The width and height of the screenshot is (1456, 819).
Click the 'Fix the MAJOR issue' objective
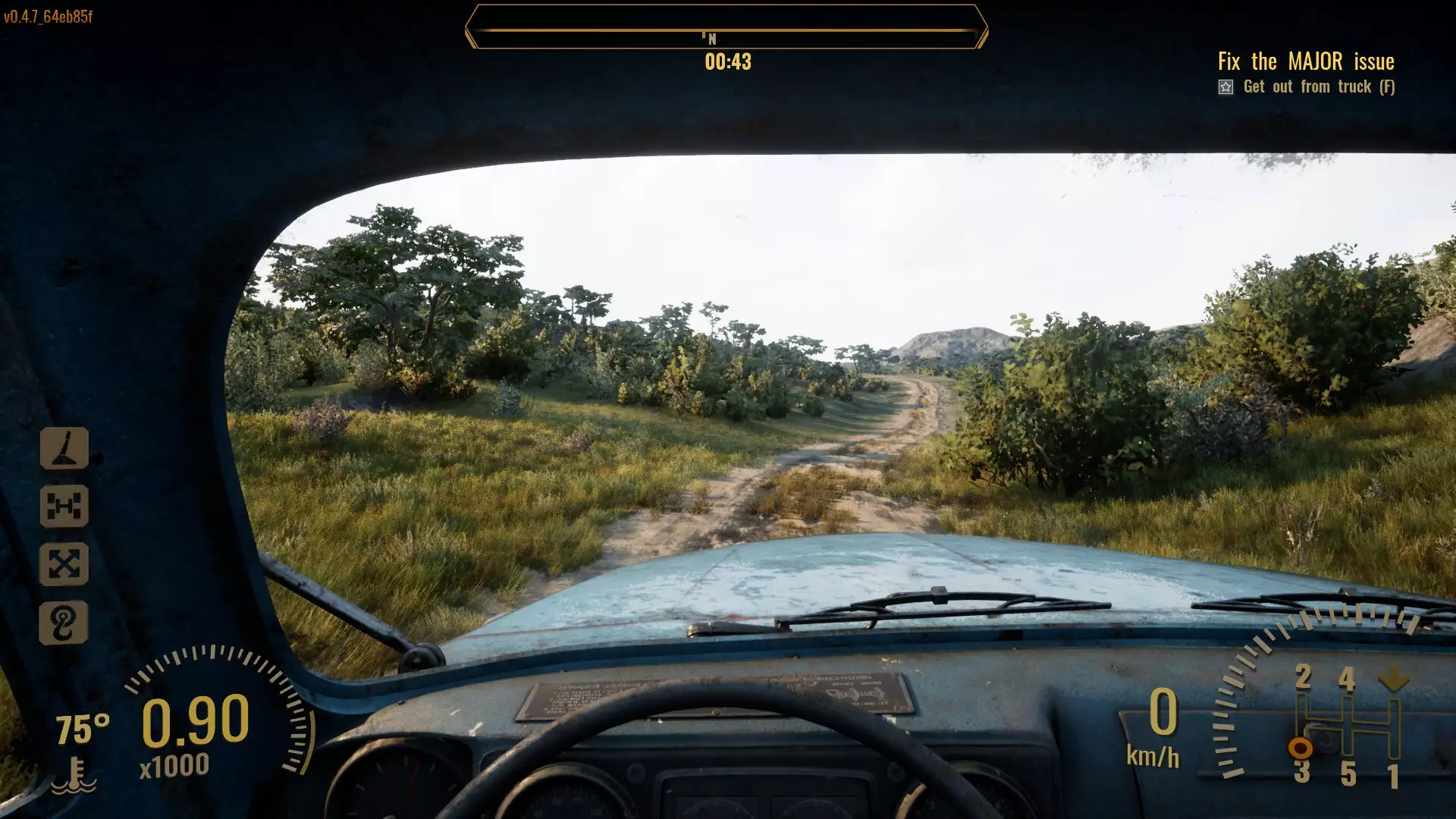[1306, 62]
